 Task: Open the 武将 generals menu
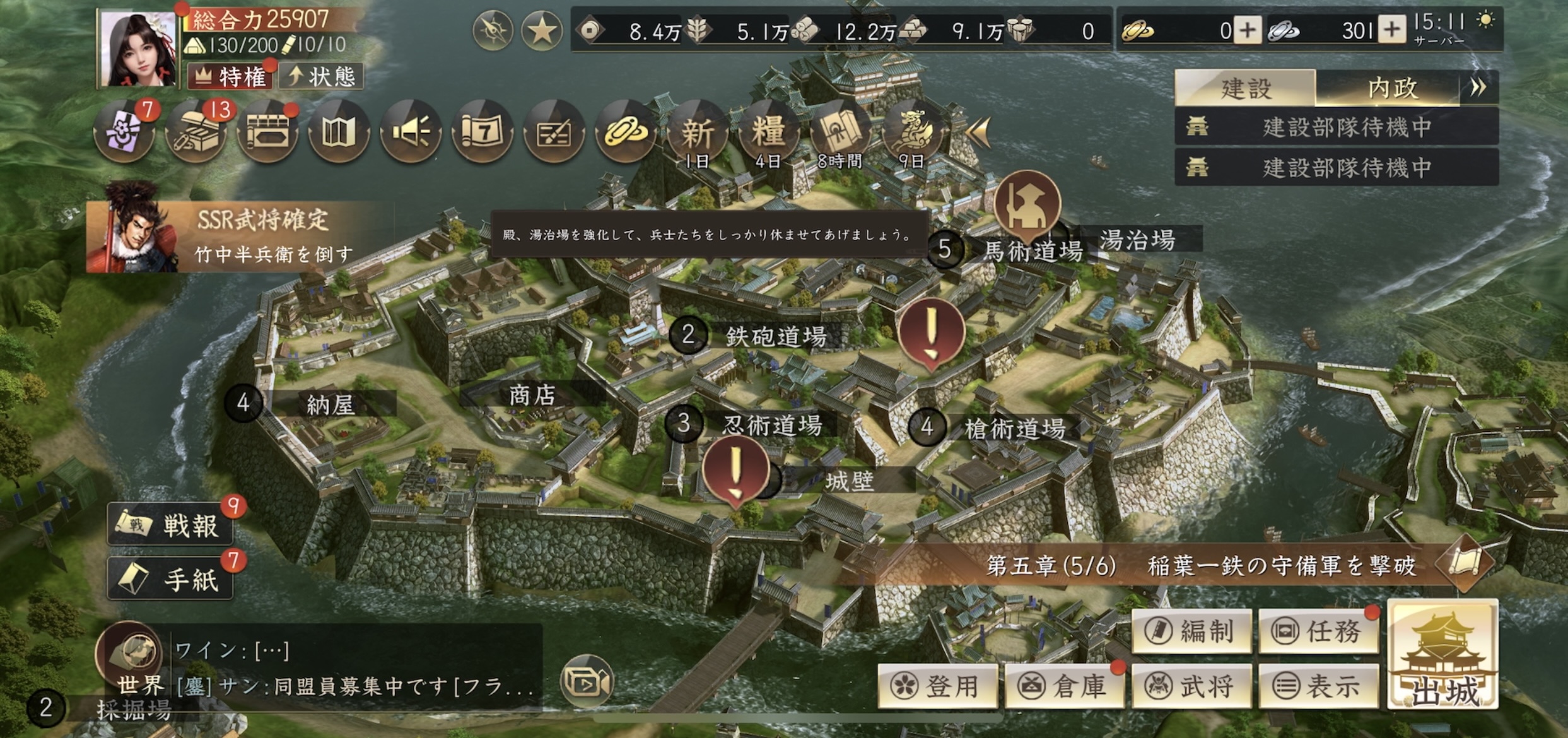coord(1191,686)
